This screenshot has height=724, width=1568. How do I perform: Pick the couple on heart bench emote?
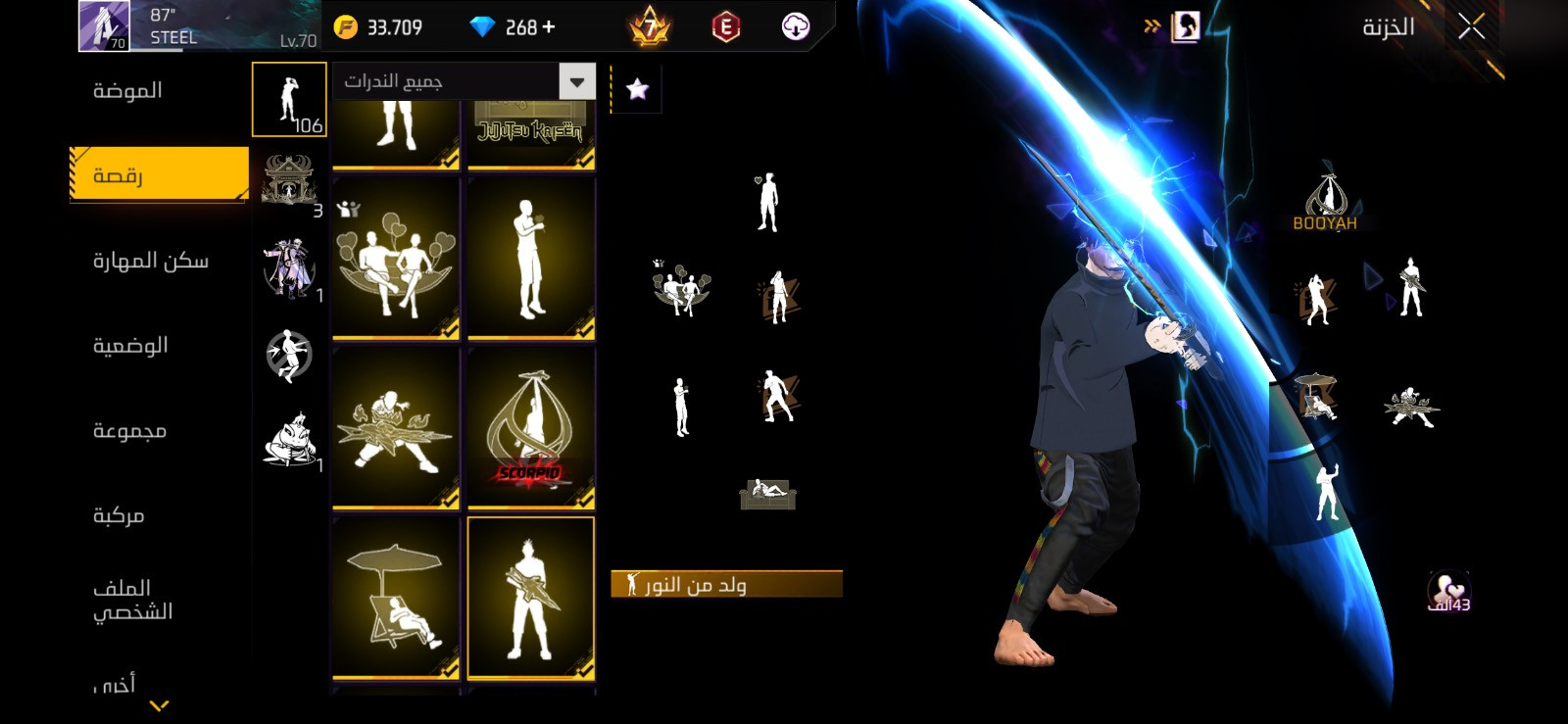[396, 260]
